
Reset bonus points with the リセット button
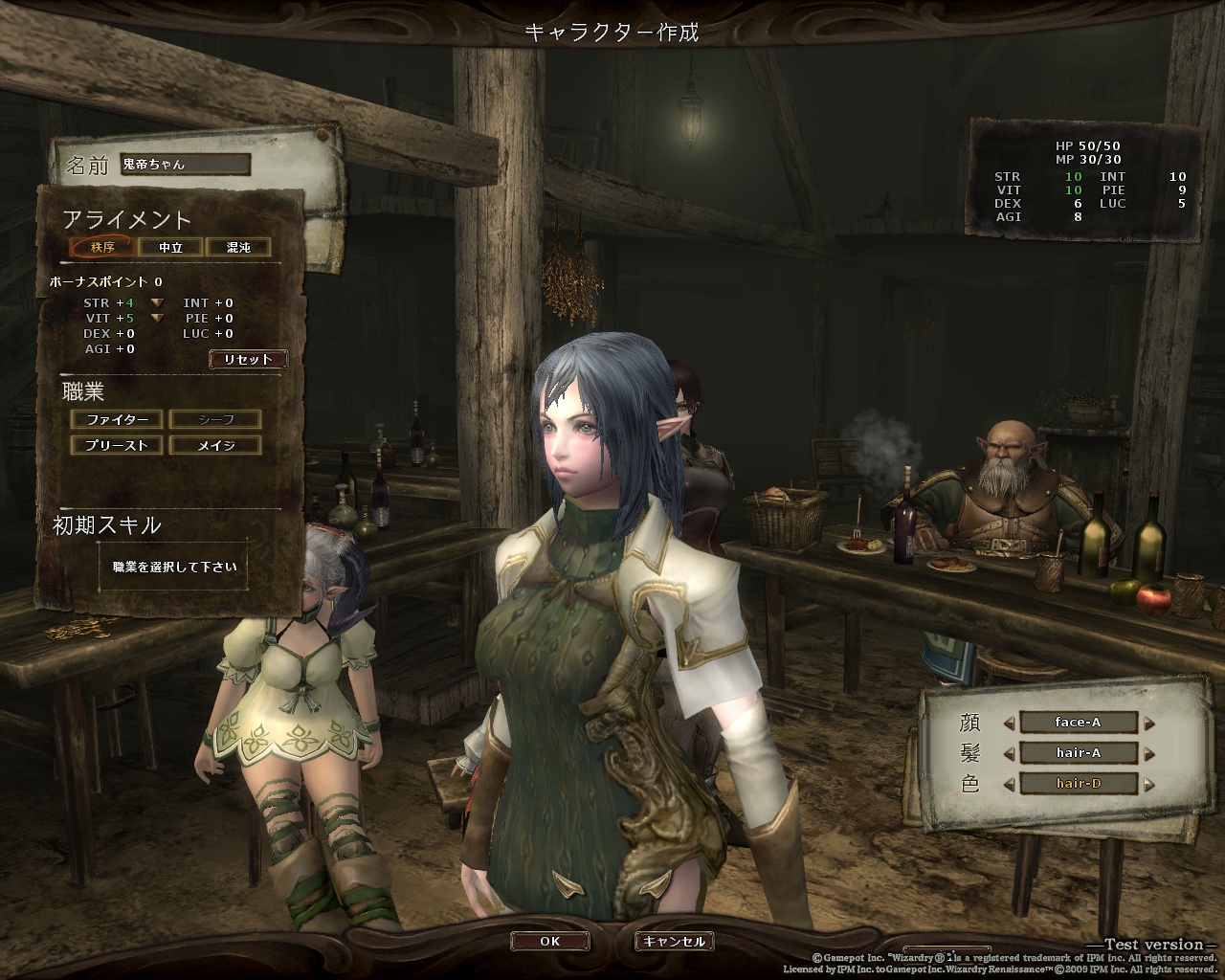coord(248,359)
